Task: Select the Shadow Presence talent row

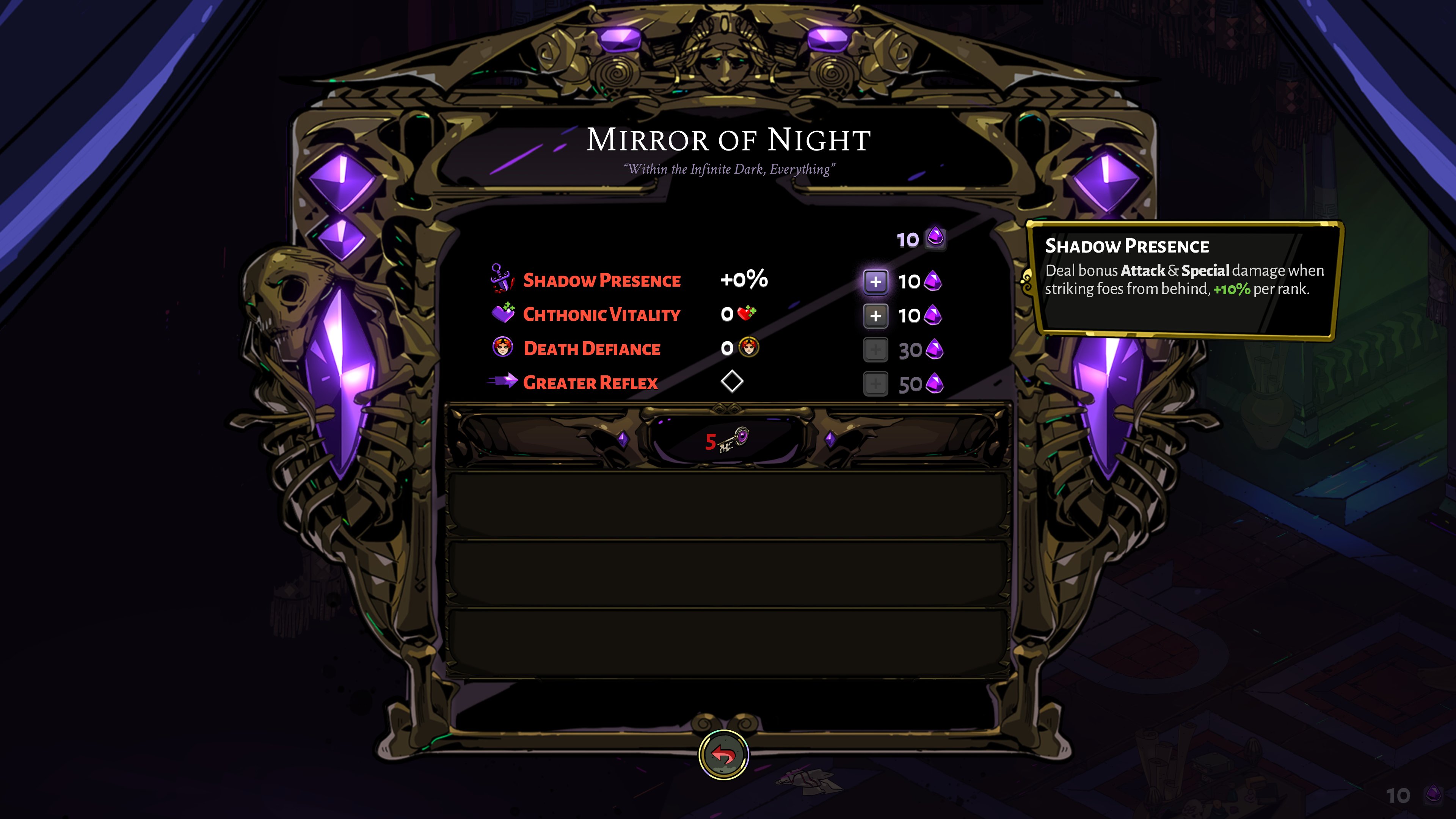Action: (x=601, y=280)
